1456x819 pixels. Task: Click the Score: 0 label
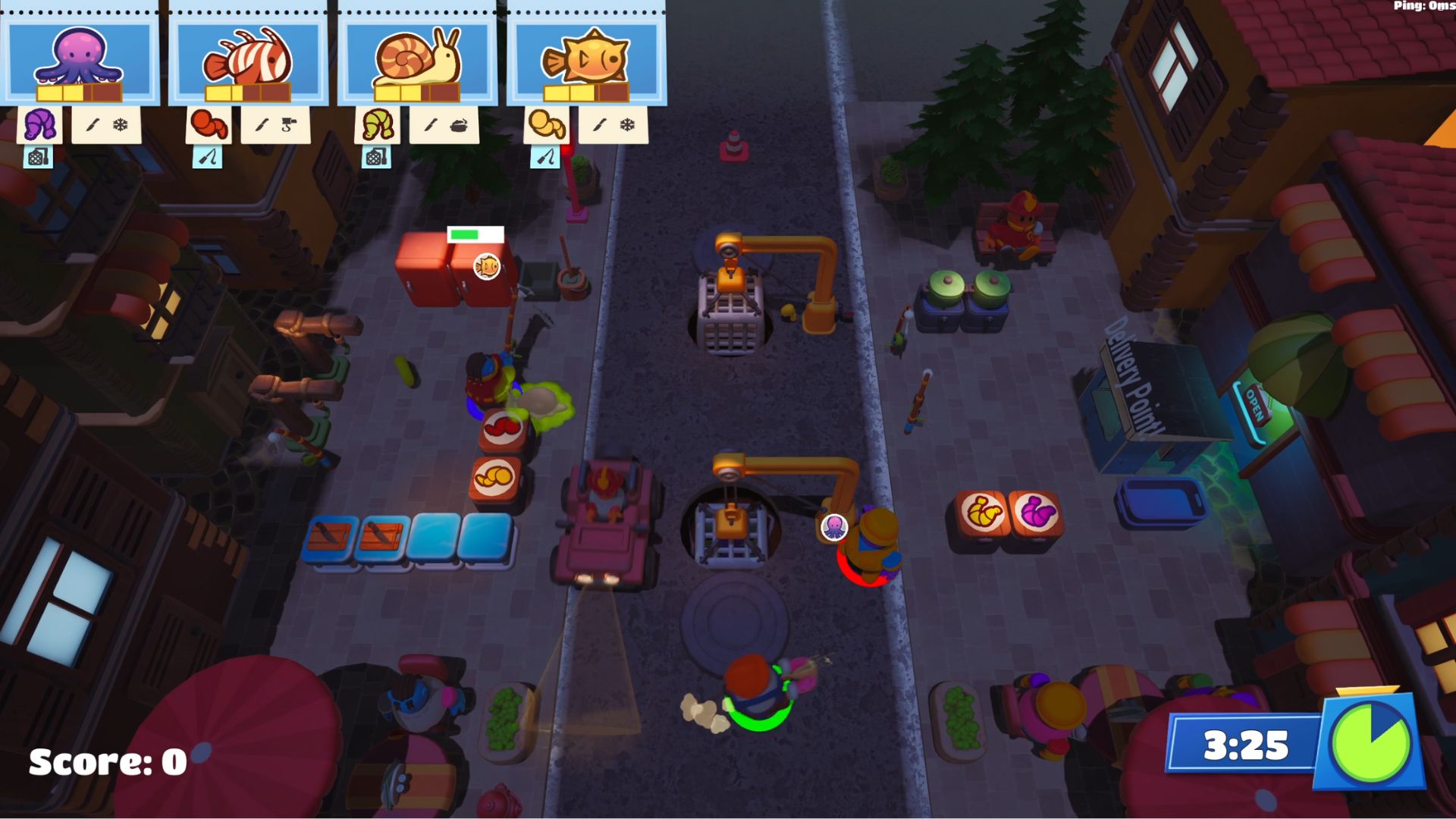[x=106, y=762]
